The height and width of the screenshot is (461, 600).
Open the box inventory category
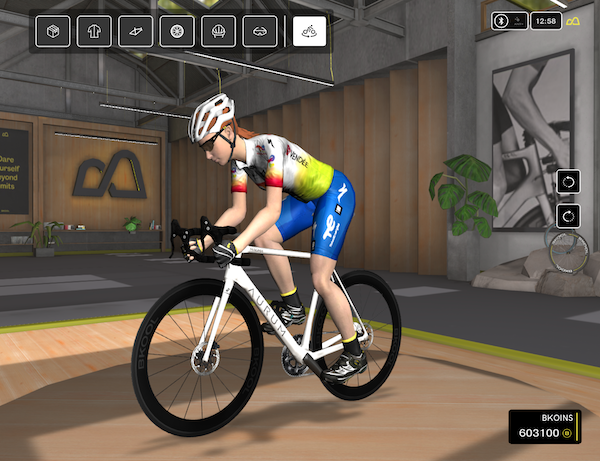point(53,32)
